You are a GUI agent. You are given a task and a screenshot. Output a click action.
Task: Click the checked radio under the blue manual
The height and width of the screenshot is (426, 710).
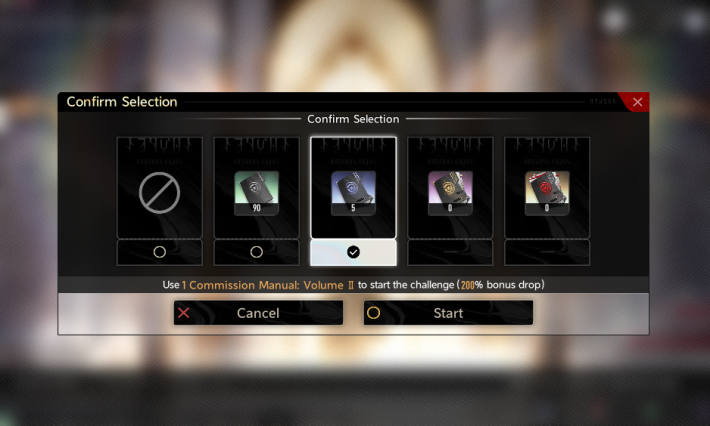tap(353, 252)
